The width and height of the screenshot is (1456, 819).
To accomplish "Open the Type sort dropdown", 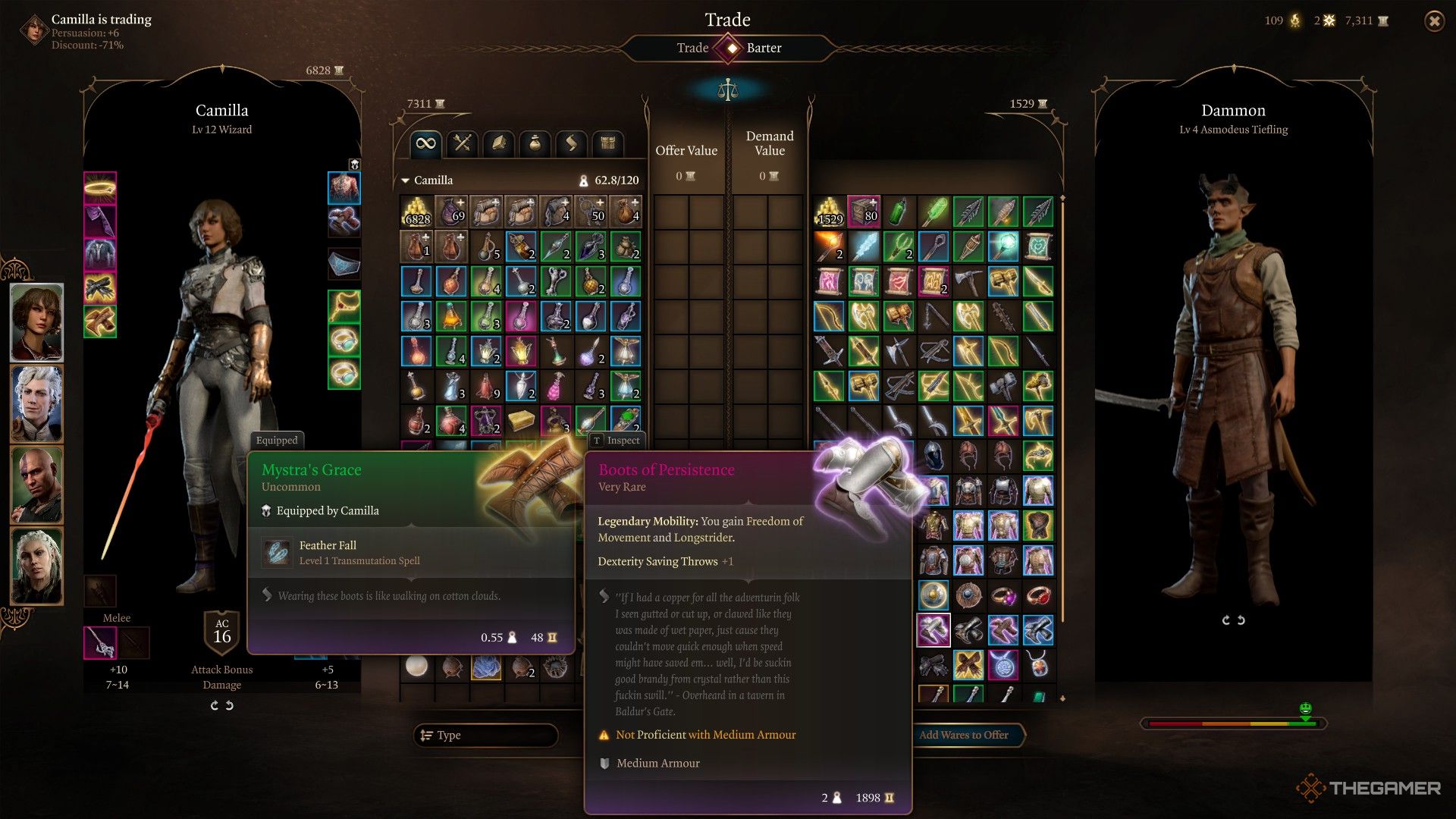I will (486, 735).
